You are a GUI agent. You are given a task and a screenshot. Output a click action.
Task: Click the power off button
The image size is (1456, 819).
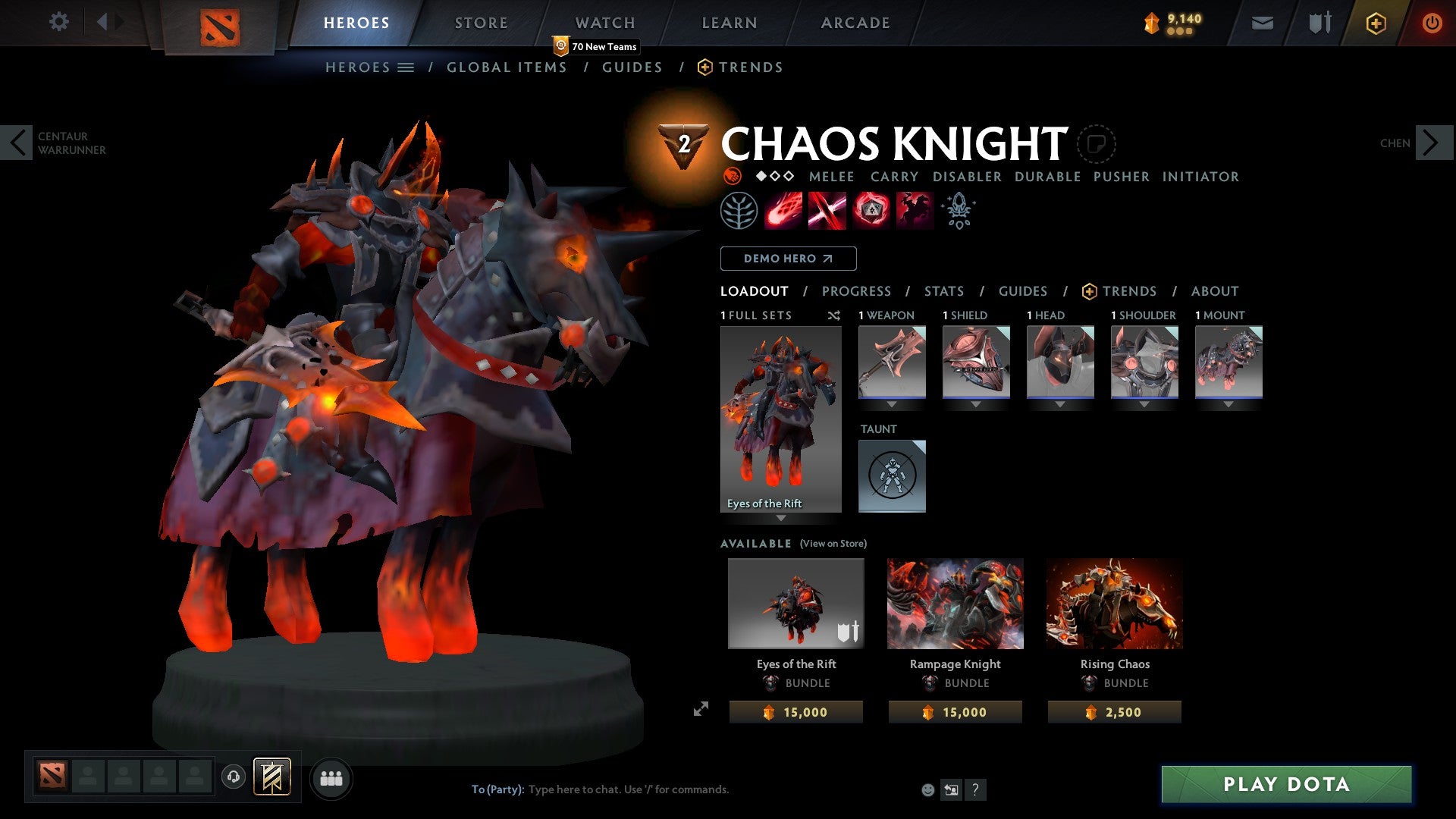click(1432, 22)
